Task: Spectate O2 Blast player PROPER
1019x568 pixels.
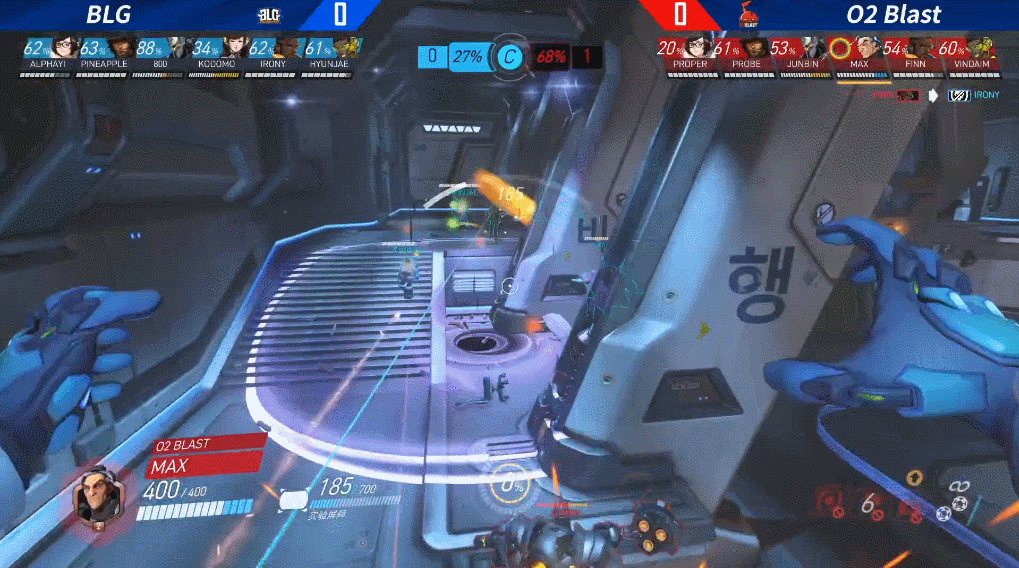Action: coord(696,47)
